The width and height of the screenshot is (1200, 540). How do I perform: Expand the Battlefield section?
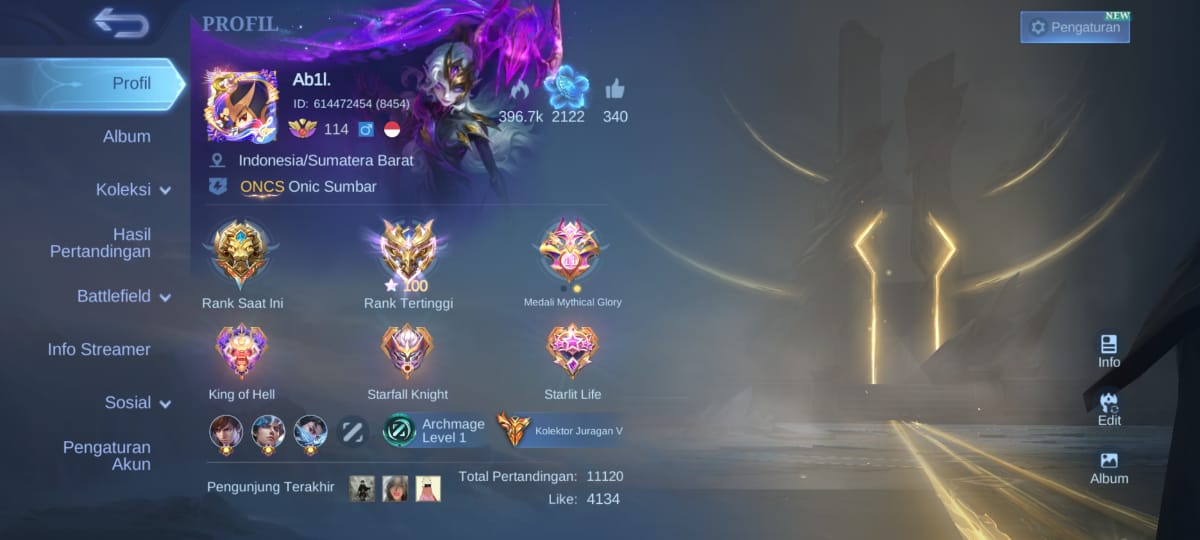pyautogui.click(x=124, y=296)
